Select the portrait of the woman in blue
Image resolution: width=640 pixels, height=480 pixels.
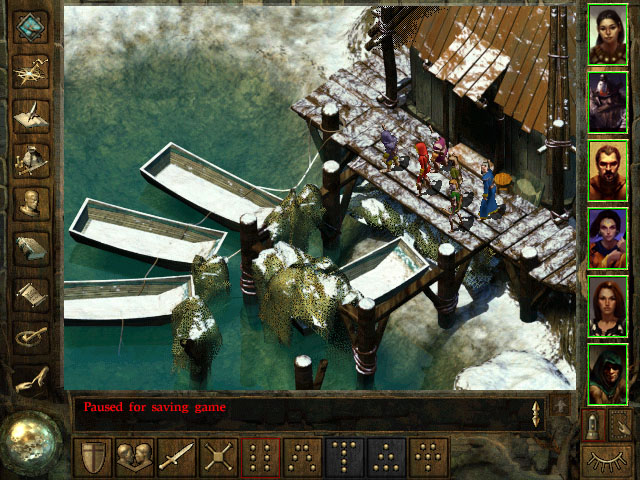pyautogui.click(x=608, y=236)
